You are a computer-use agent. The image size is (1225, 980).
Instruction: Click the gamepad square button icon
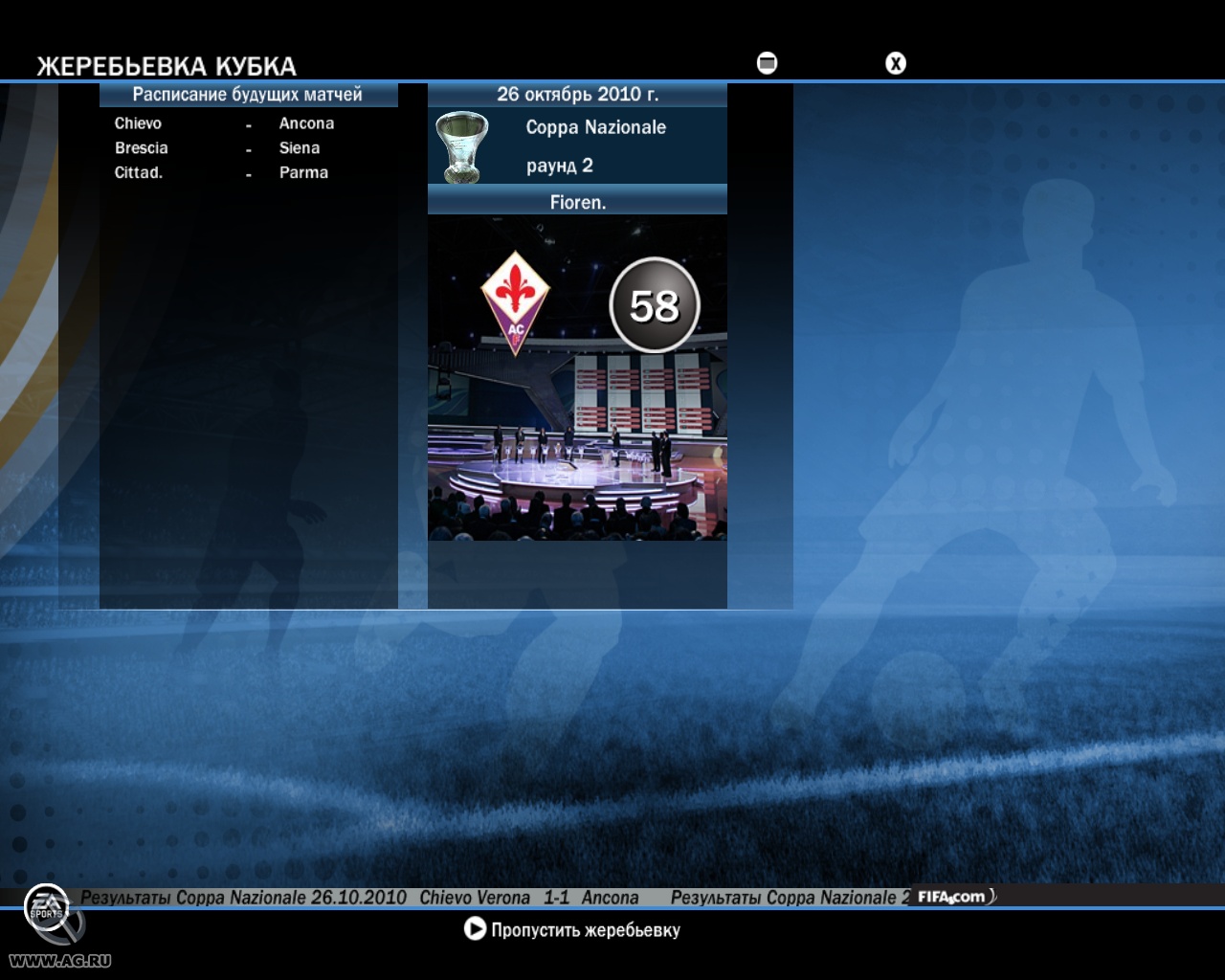pos(765,63)
